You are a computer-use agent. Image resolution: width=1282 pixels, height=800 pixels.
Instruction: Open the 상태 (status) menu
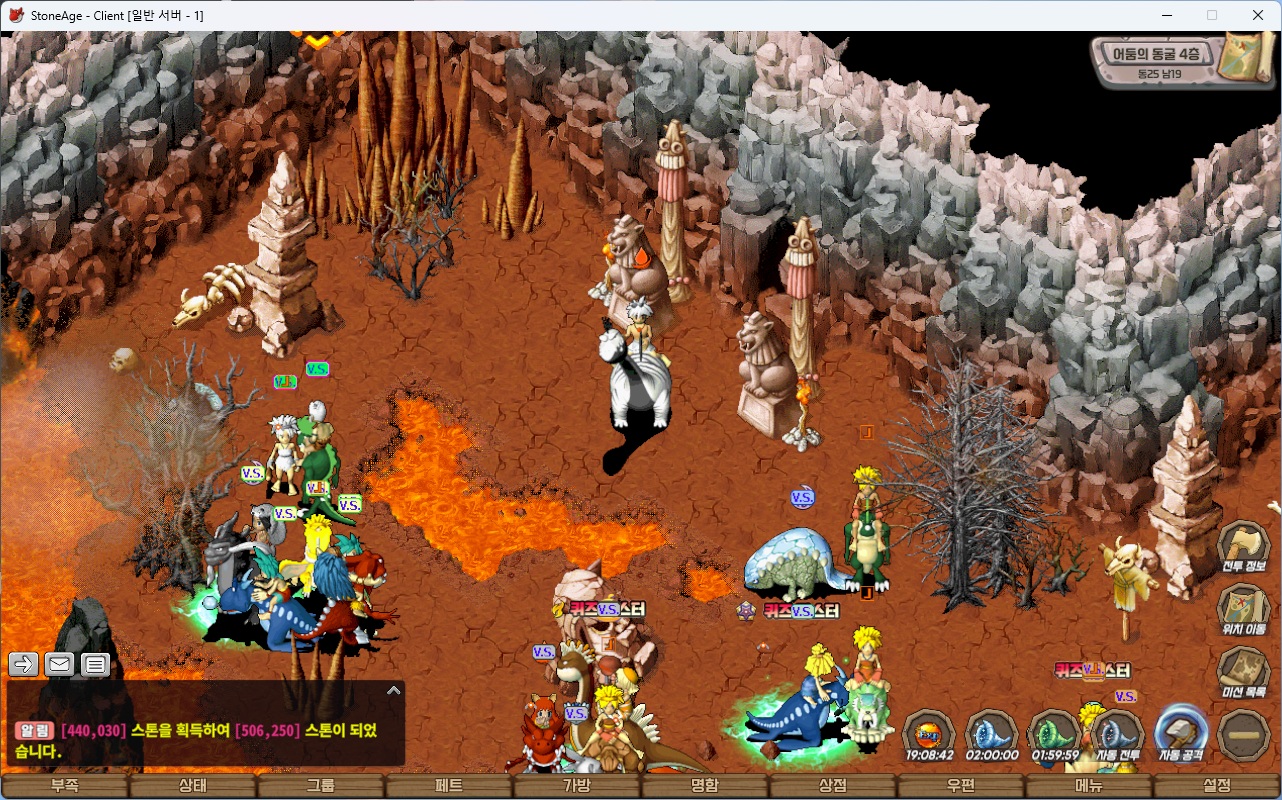[x=193, y=786]
